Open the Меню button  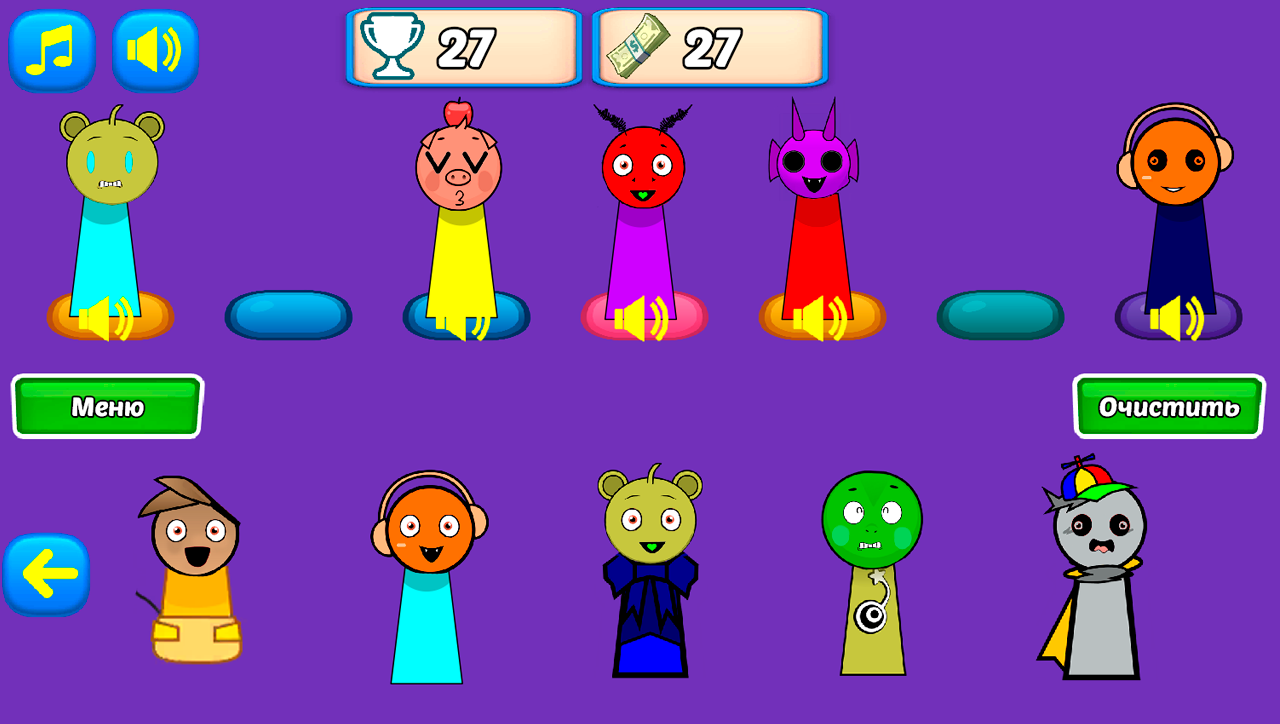106,407
